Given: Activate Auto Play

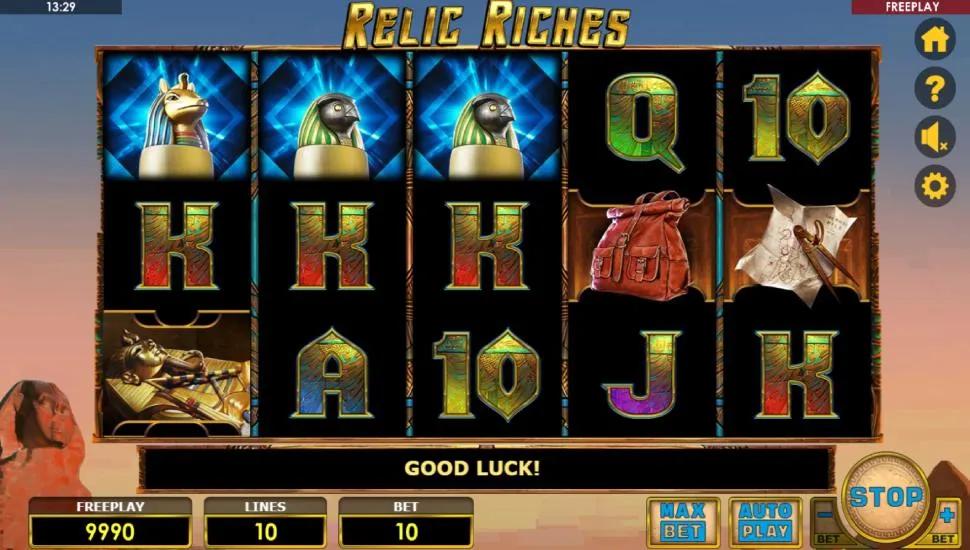Looking at the screenshot, I should tap(765, 521).
